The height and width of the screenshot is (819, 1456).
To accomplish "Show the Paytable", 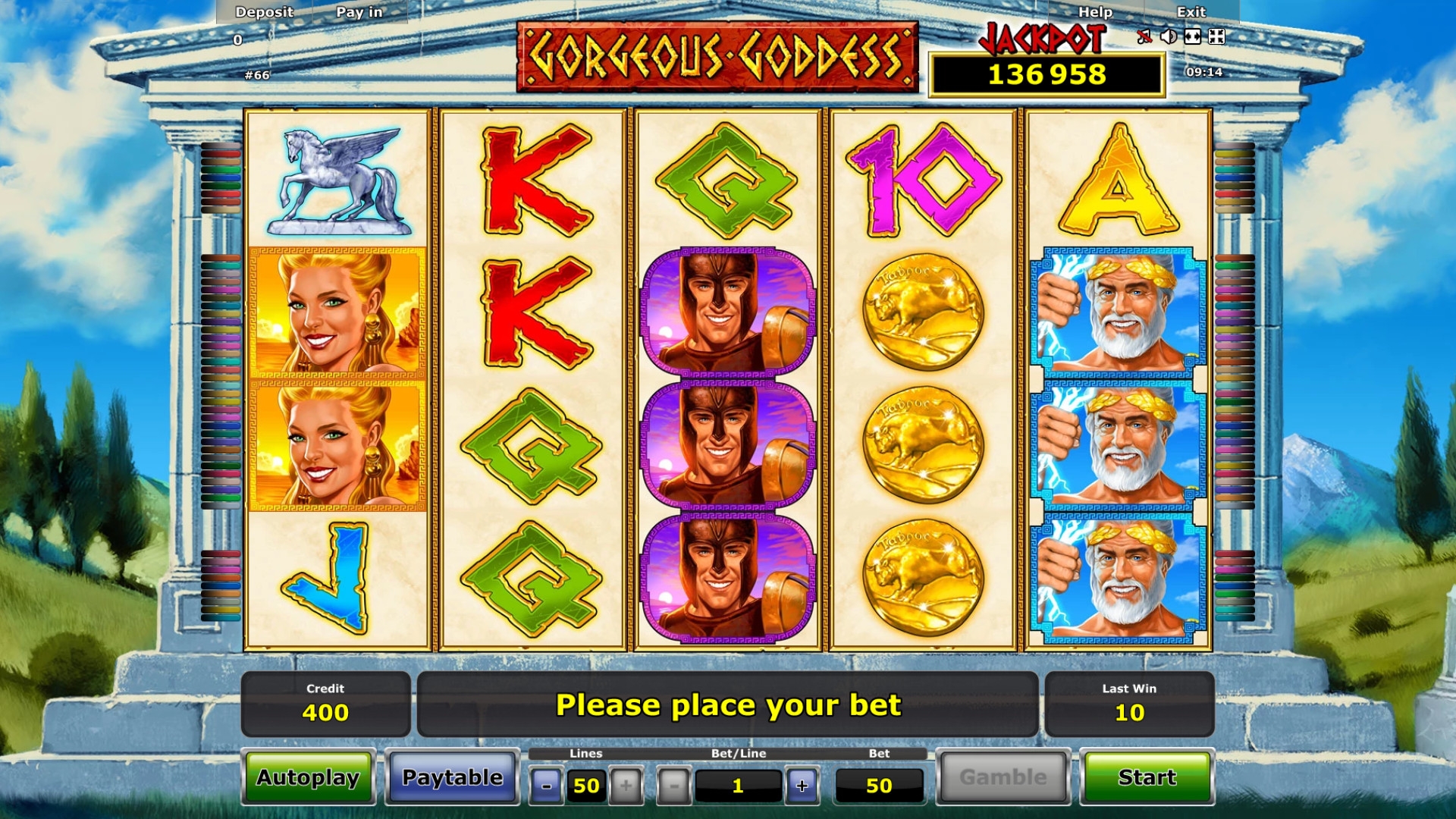I will click(x=452, y=777).
